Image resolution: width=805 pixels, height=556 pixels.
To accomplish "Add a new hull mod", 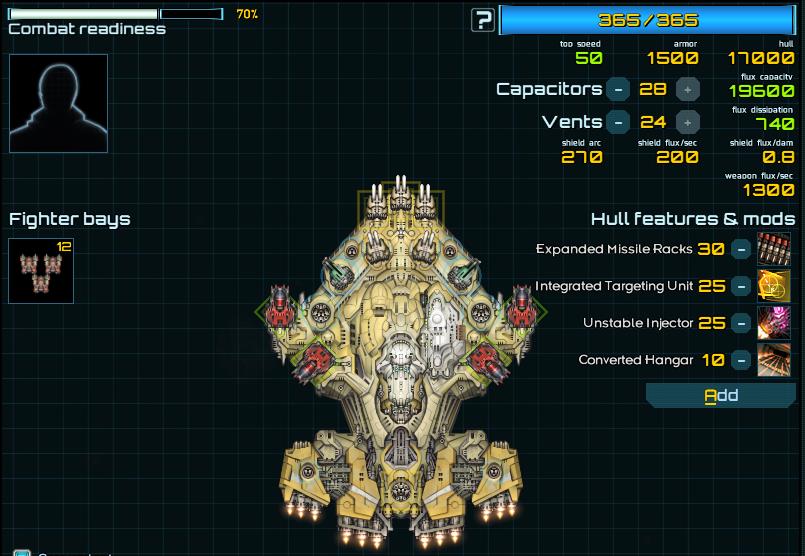I will click(721, 396).
